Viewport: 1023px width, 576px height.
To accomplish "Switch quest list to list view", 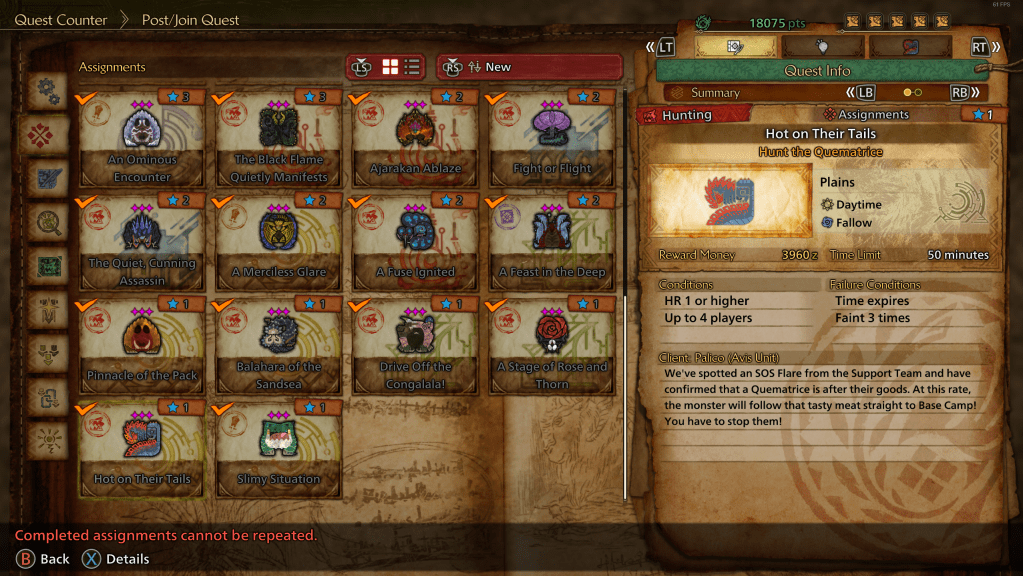I will [x=412, y=67].
